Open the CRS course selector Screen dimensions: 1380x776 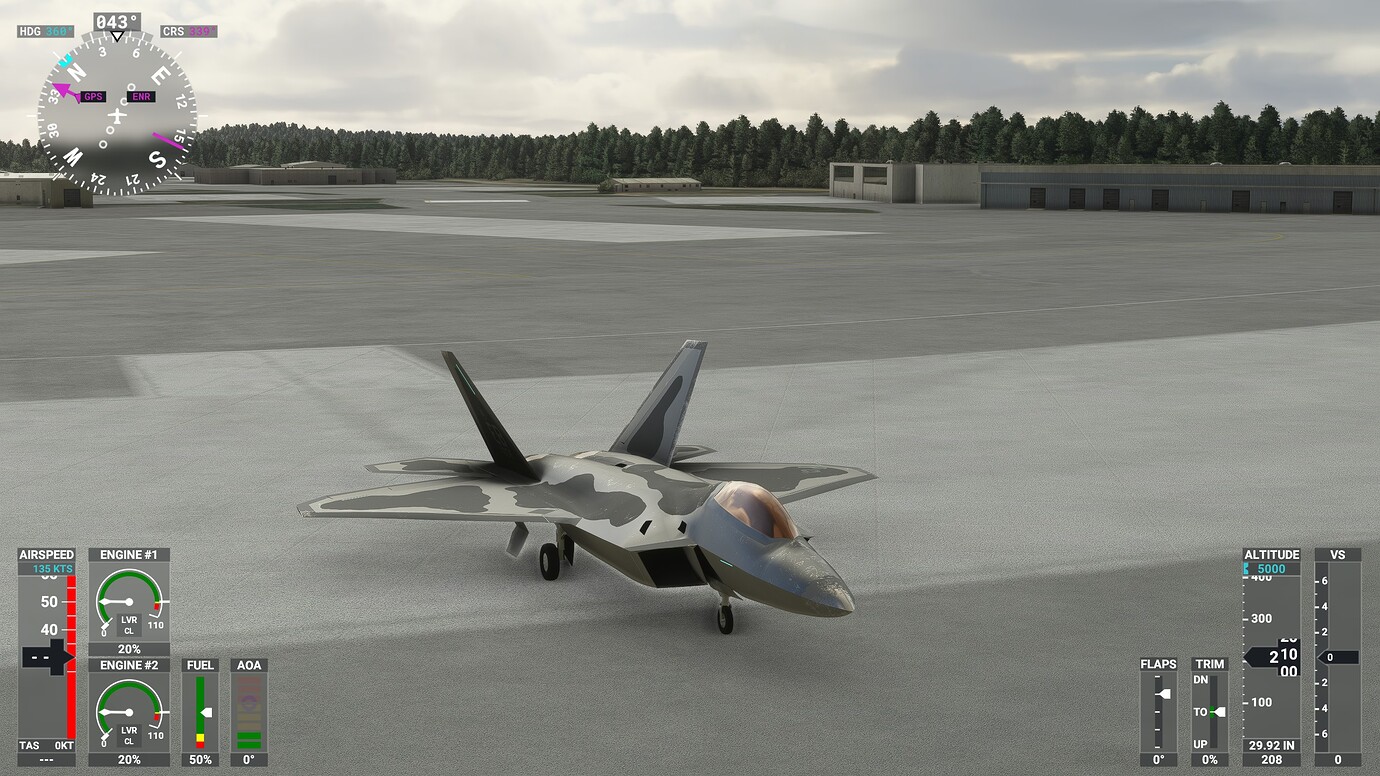coord(186,31)
